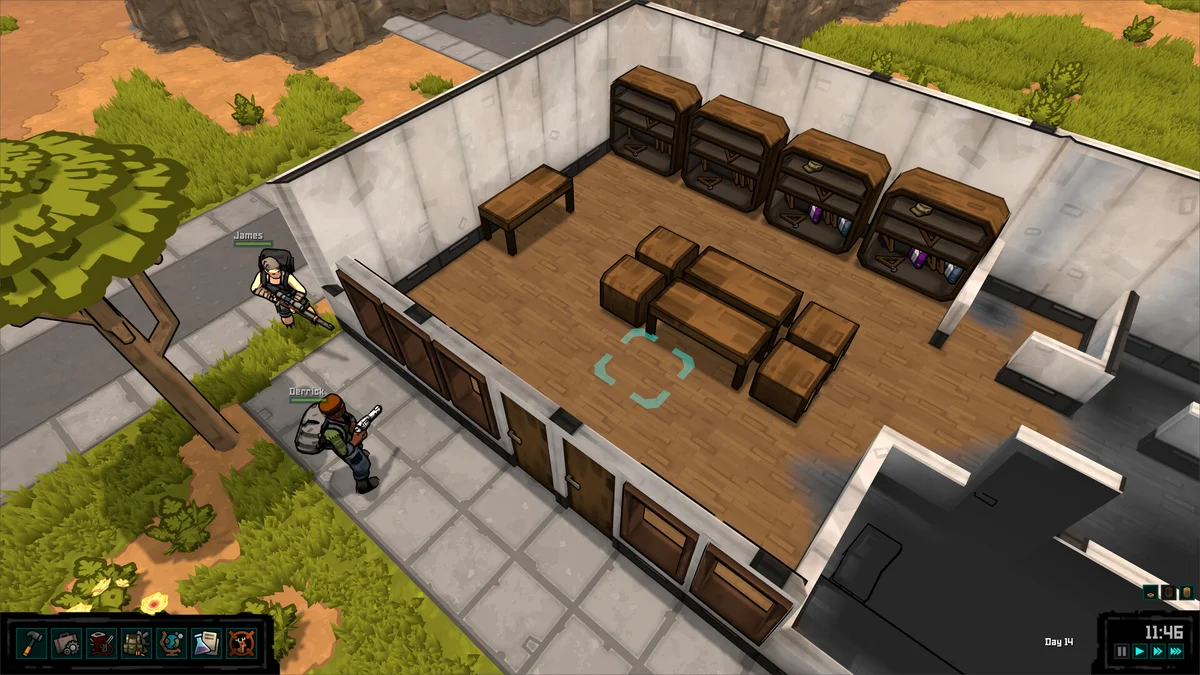This screenshot has height=675, width=1200.
Task: Activate triple-arrow fastest time speed
Action: pos(1177,651)
